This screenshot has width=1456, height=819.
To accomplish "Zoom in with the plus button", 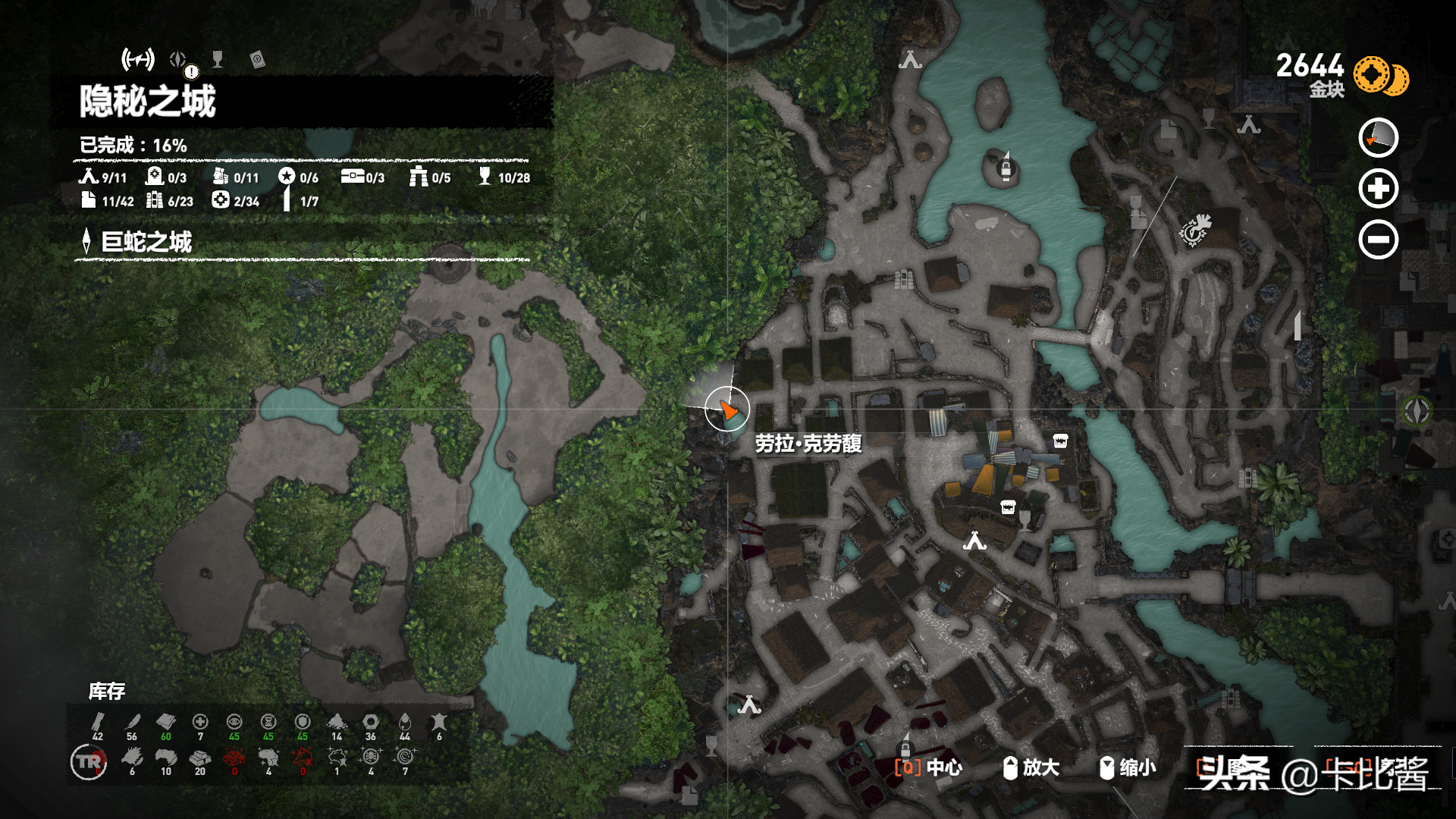I will pos(1378,189).
